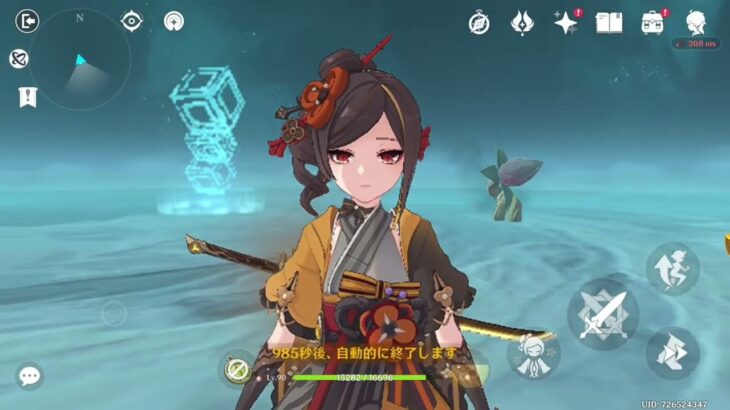This screenshot has width=730, height=410.
Task: Open the compass icon in top bar
Action: point(479,22)
